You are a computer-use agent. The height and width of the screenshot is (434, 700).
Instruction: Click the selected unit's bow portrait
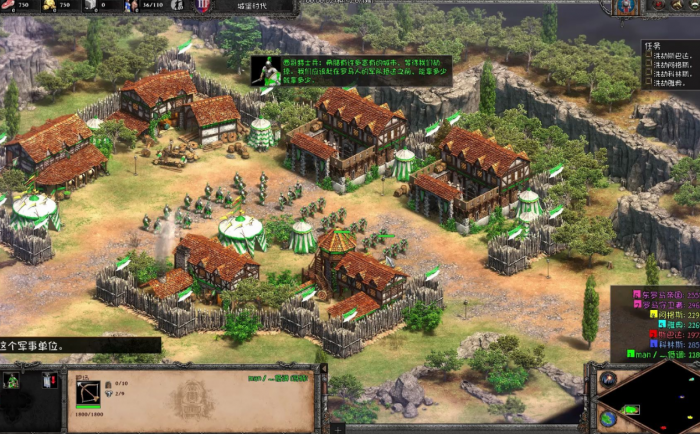coord(87,391)
